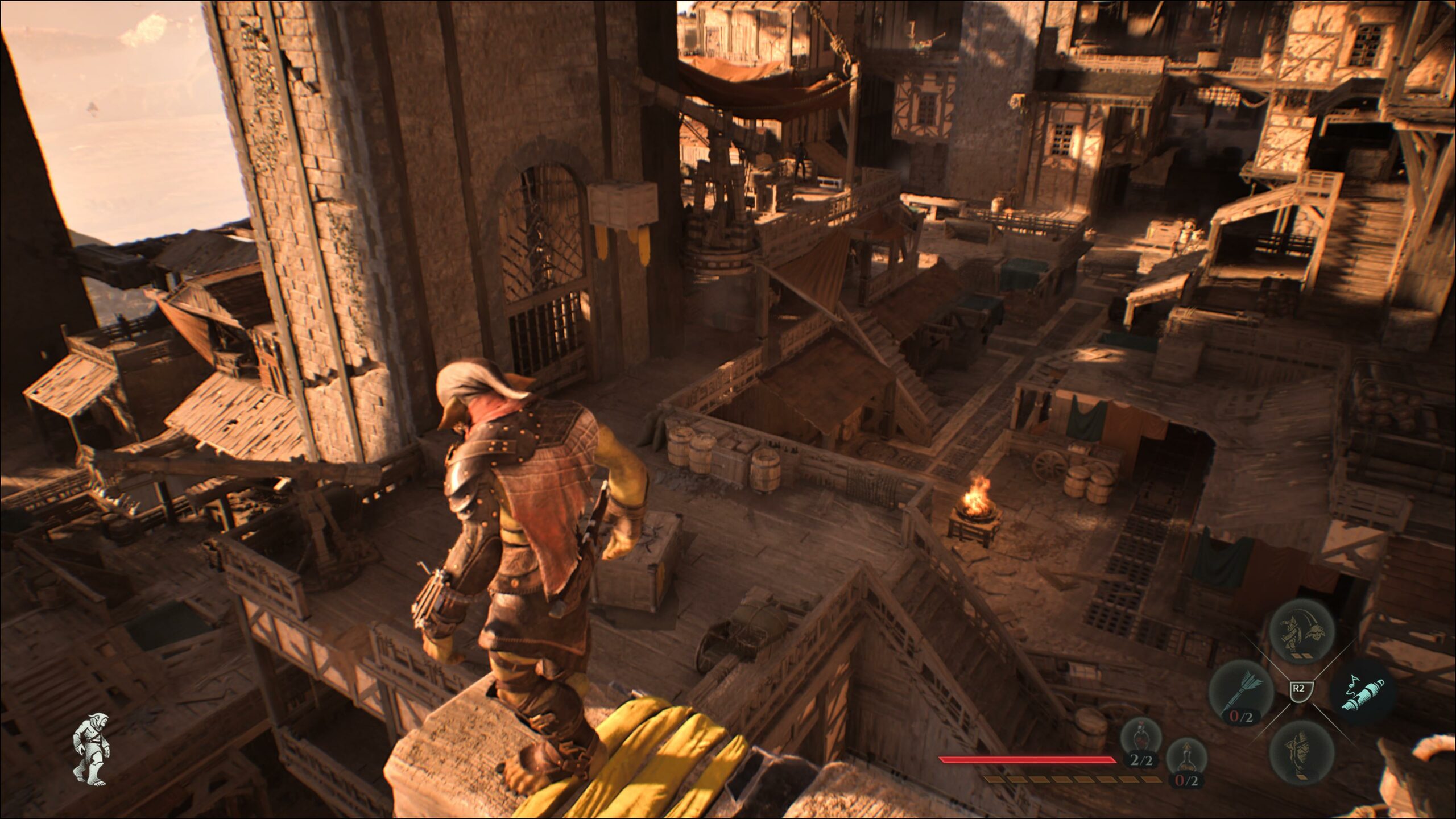This screenshot has height=819, width=1456.
Task: Activate the goblin clone ability icon
Action: point(1302,631)
